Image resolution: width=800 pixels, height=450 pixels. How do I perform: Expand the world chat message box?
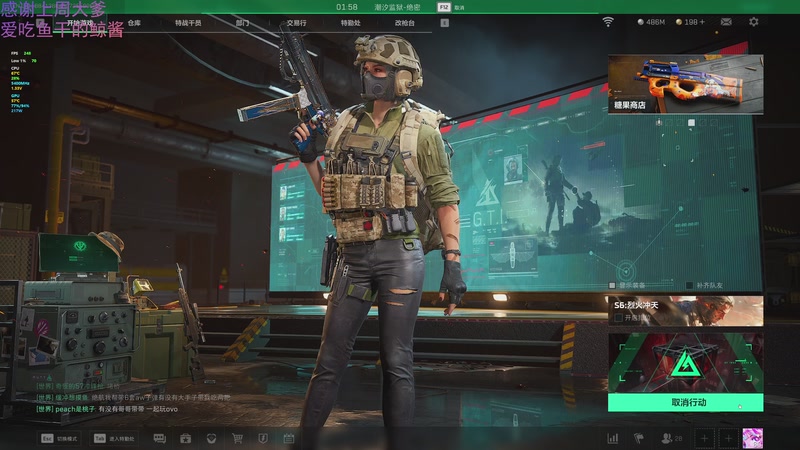point(130,397)
